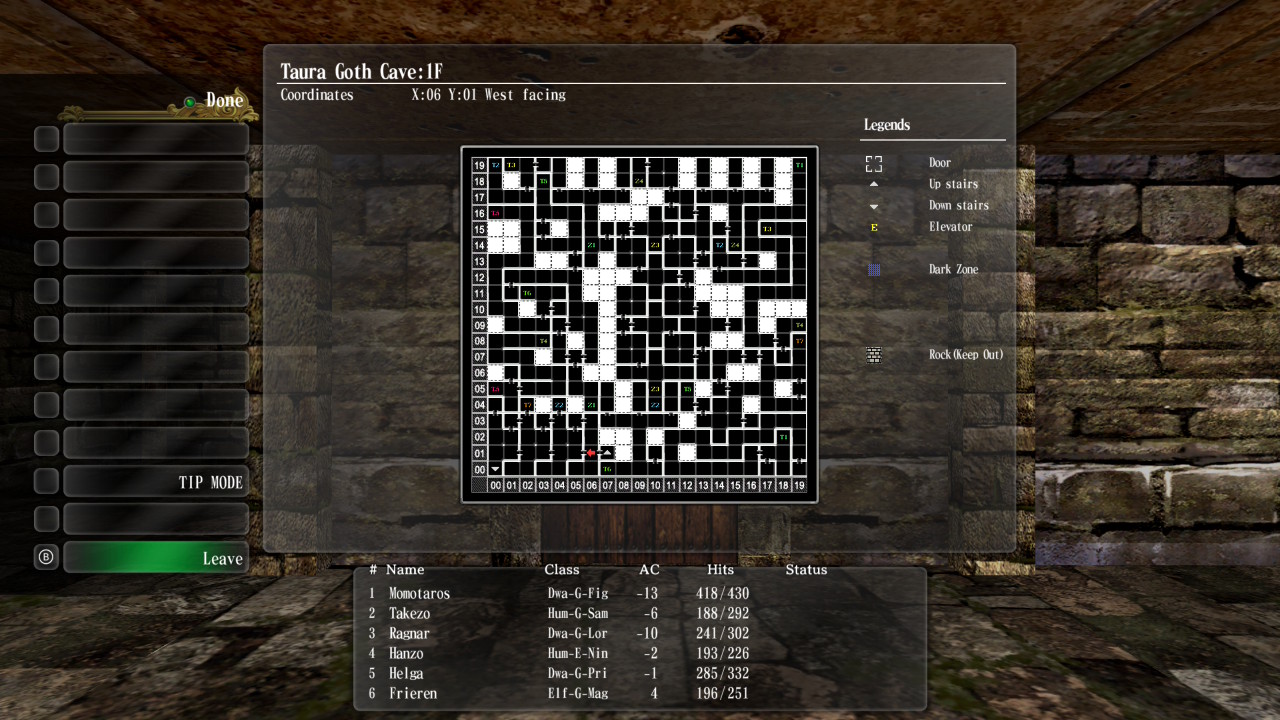Choose the Dark Zone legend entry
Image resolution: width=1280 pixels, height=720 pixels.
pyautogui.click(x=952, y=270)
